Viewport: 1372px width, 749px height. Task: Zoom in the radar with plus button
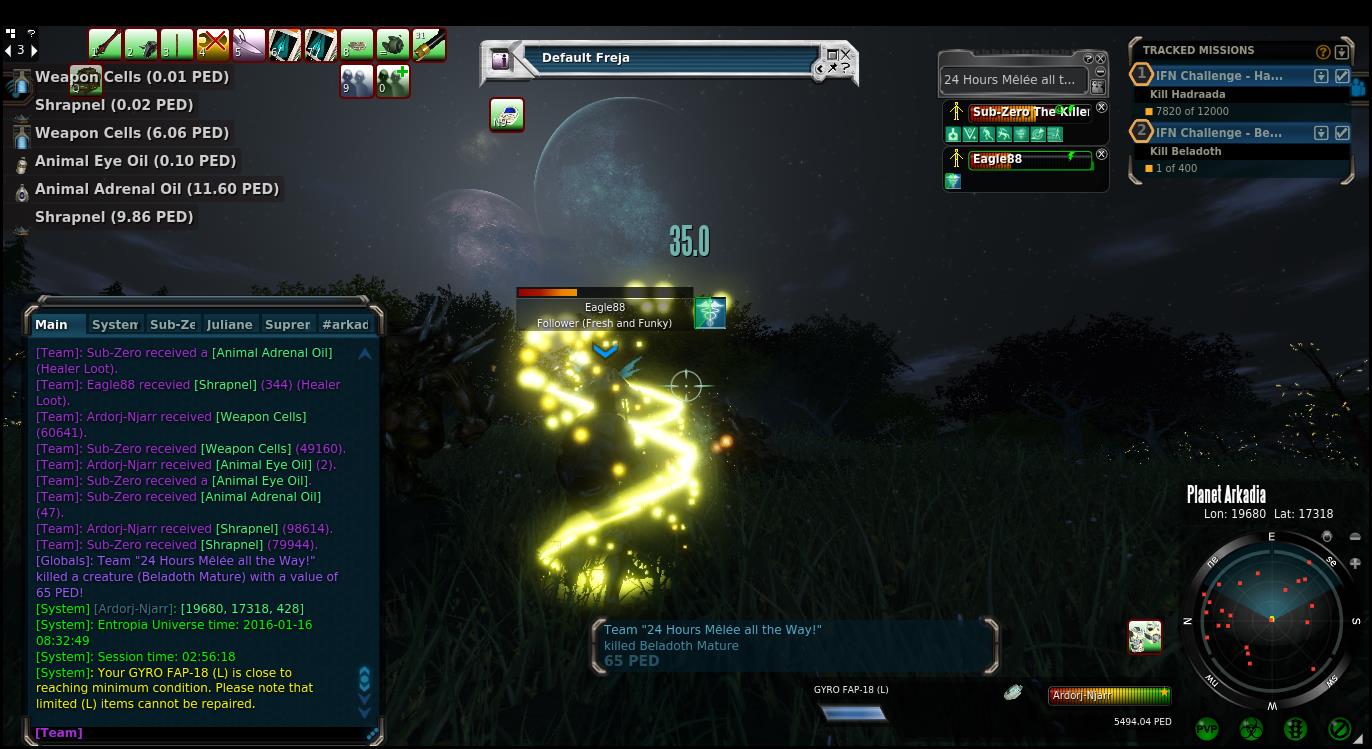(x=1355, y=564)
